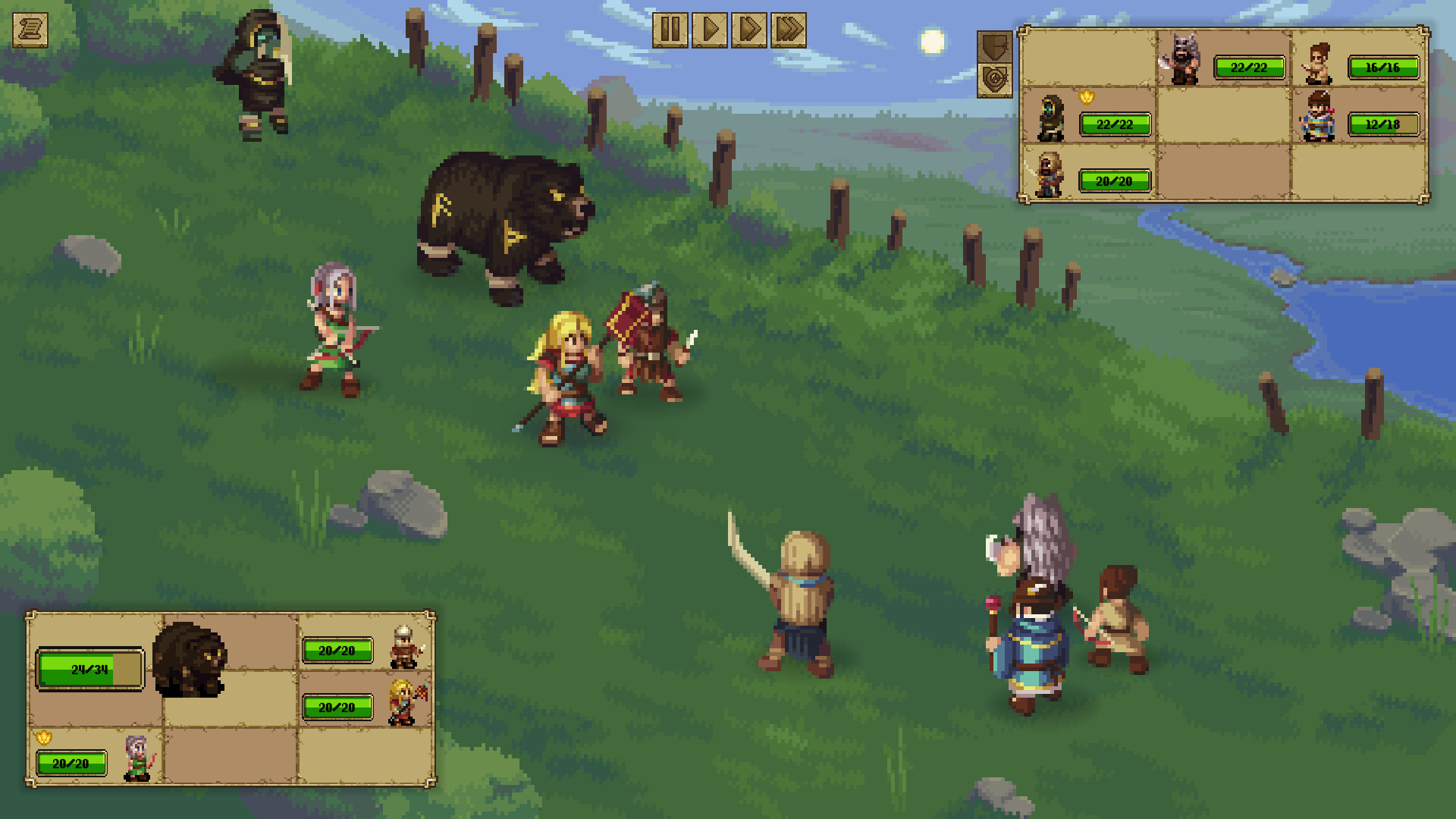This screenshot has height=819, width=1456.
Task: Click the 20/20 health bar of the spearman
Action: coord(1113,180)
